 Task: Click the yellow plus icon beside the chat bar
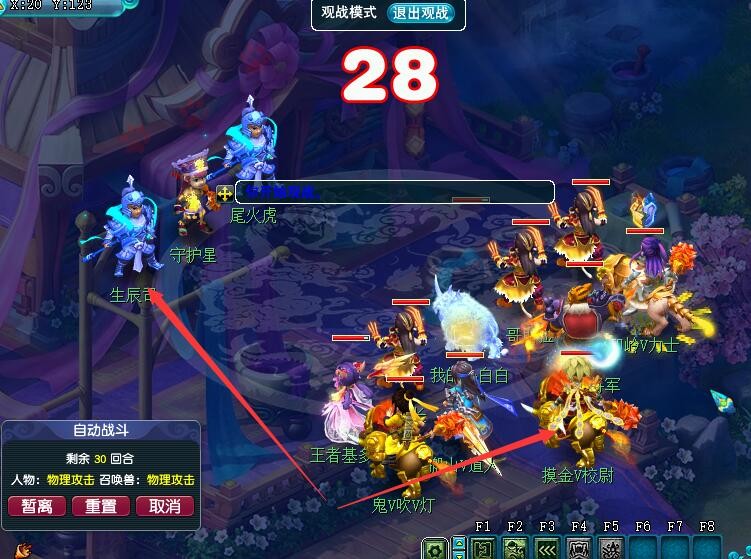[x=224, y=192]
